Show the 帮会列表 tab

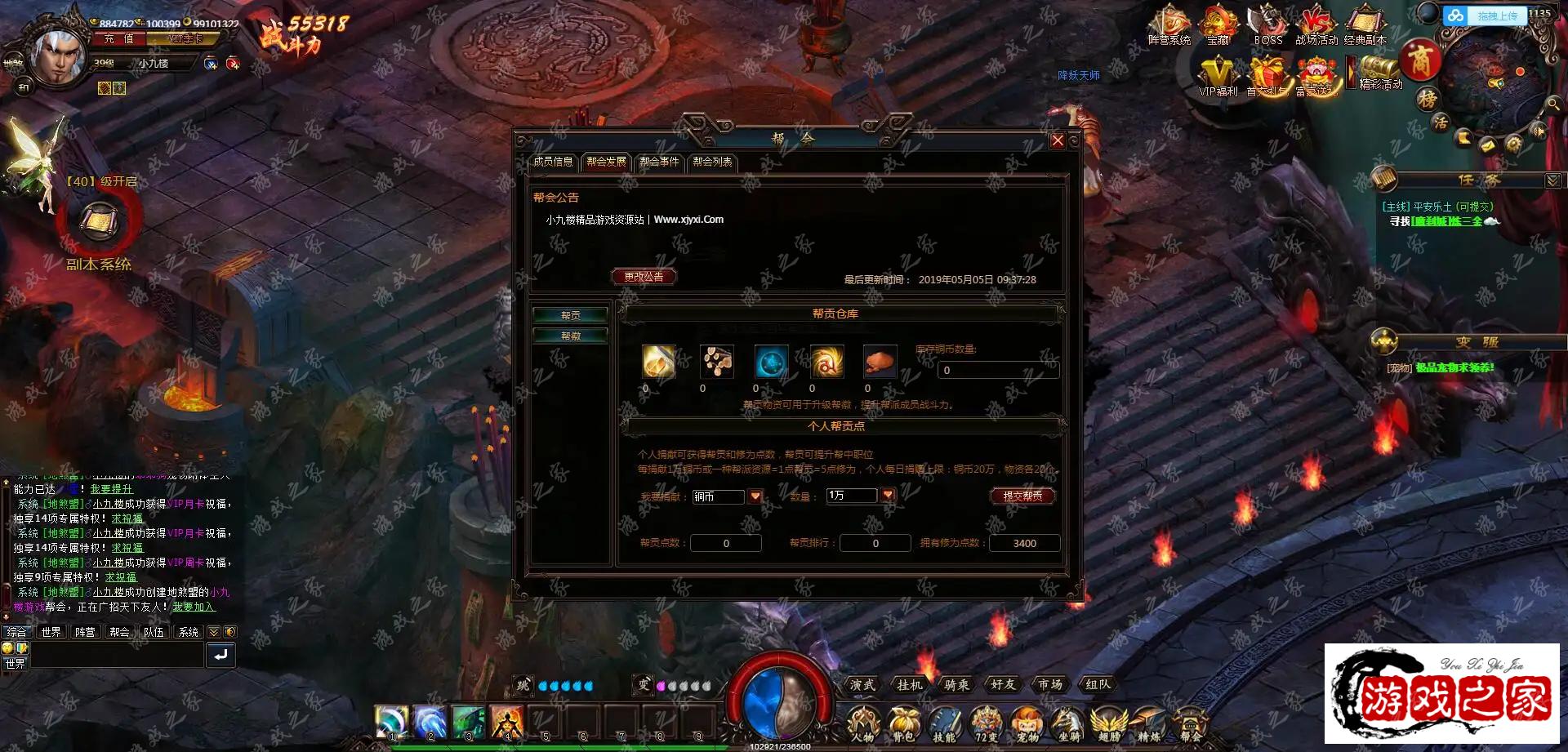point(712,162)
